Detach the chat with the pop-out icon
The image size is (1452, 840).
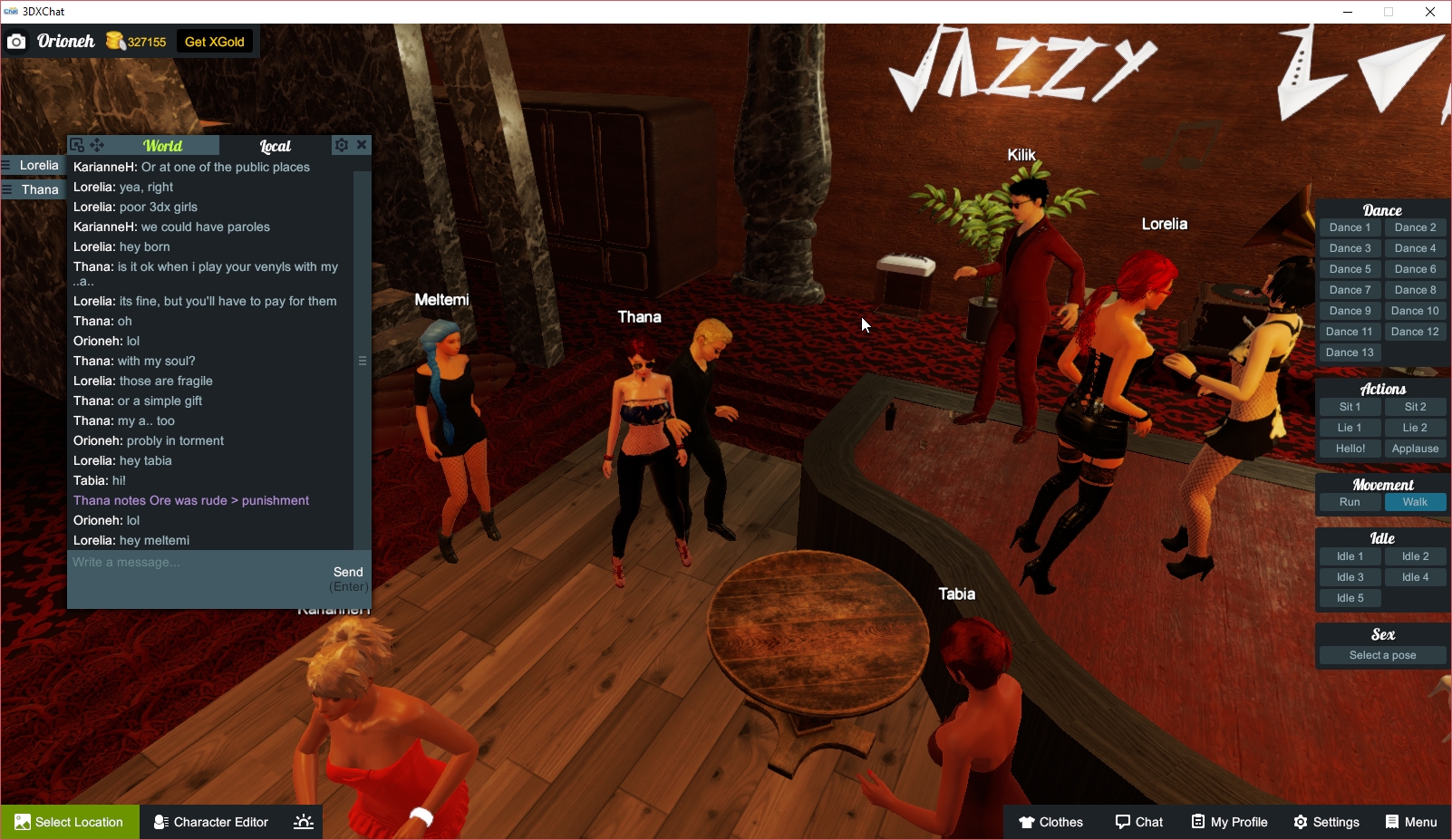(78, 144)
